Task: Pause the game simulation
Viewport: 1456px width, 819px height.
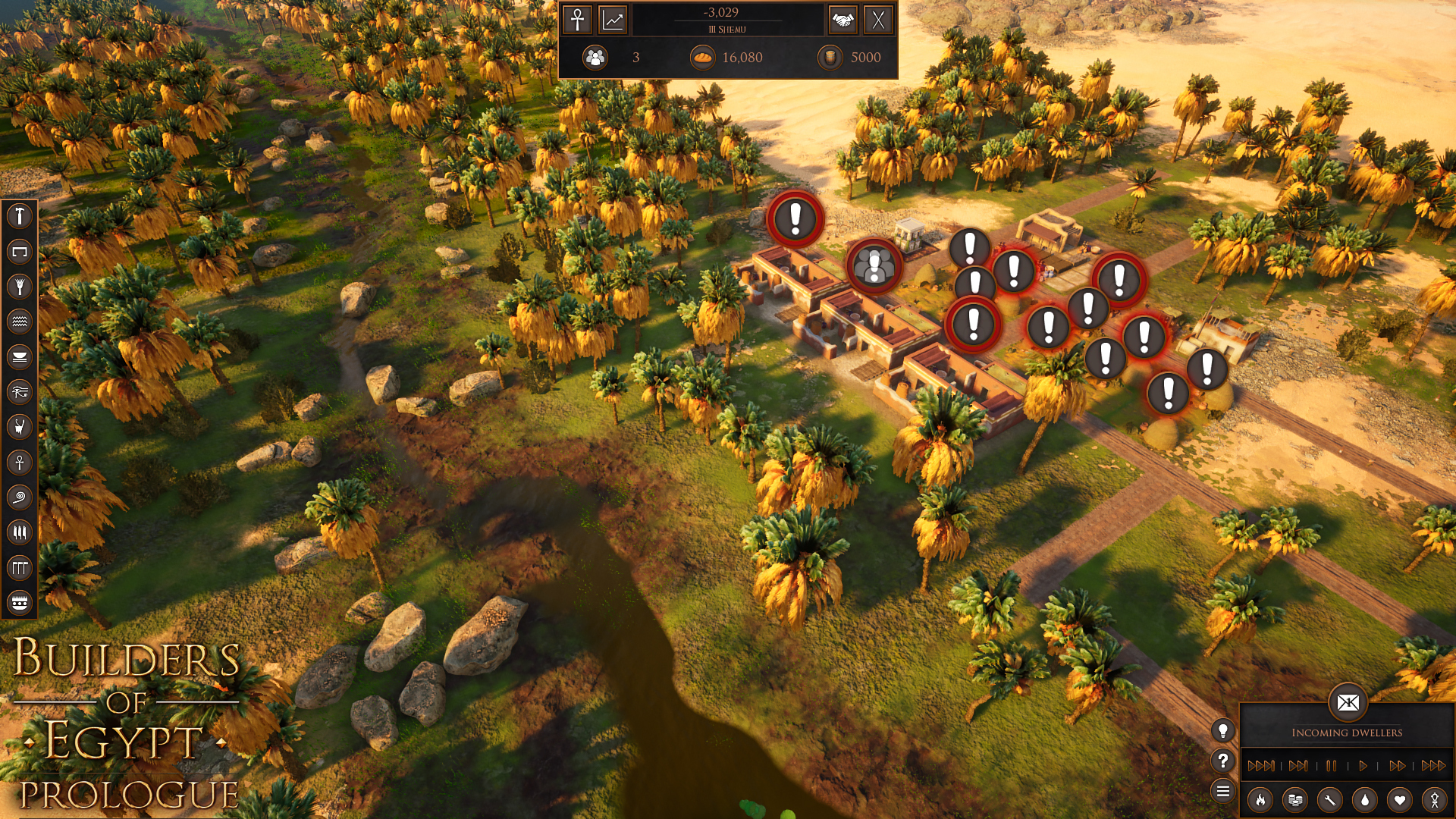Action: pyautogui.click(x=1332, y=767)
